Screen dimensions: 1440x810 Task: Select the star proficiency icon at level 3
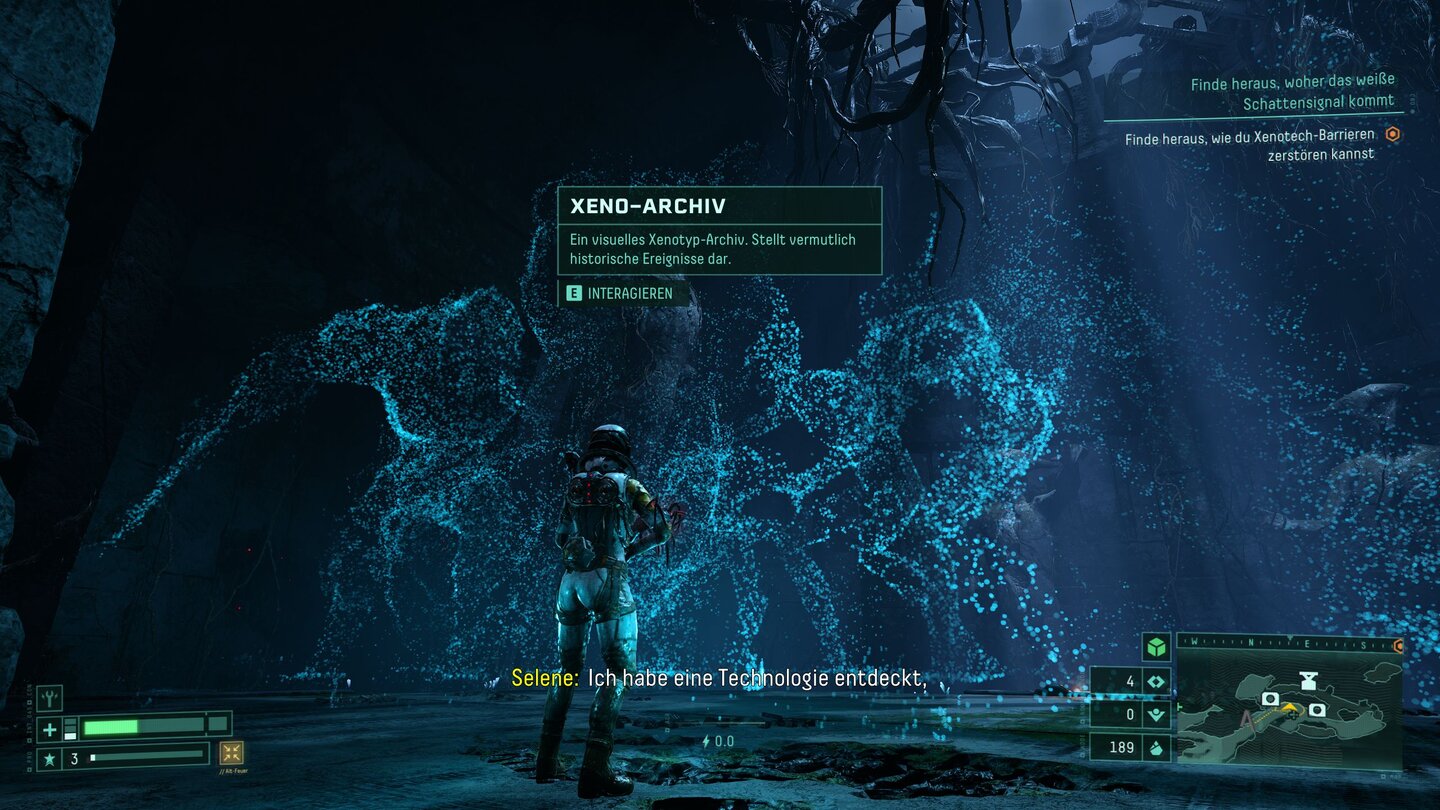coord(51,758)
